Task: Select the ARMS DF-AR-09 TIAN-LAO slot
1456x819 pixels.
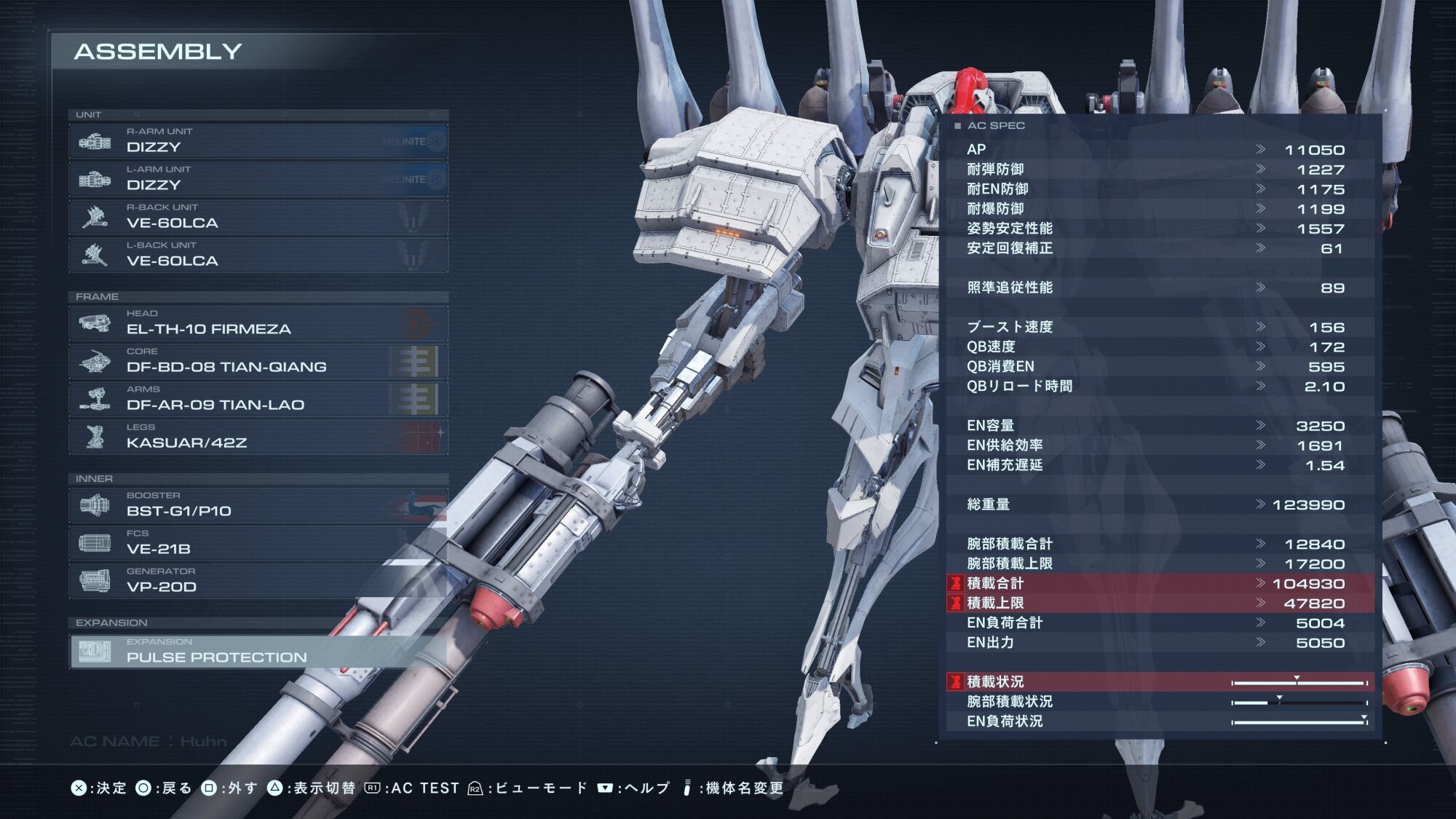Action: pos(258,399)
